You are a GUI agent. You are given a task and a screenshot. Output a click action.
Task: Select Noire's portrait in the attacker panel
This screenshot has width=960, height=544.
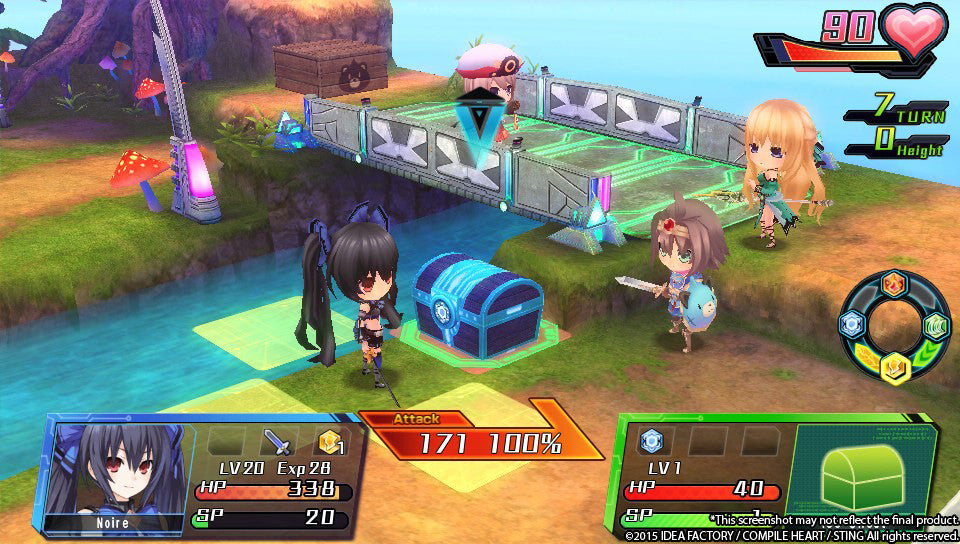coord(114,469)
